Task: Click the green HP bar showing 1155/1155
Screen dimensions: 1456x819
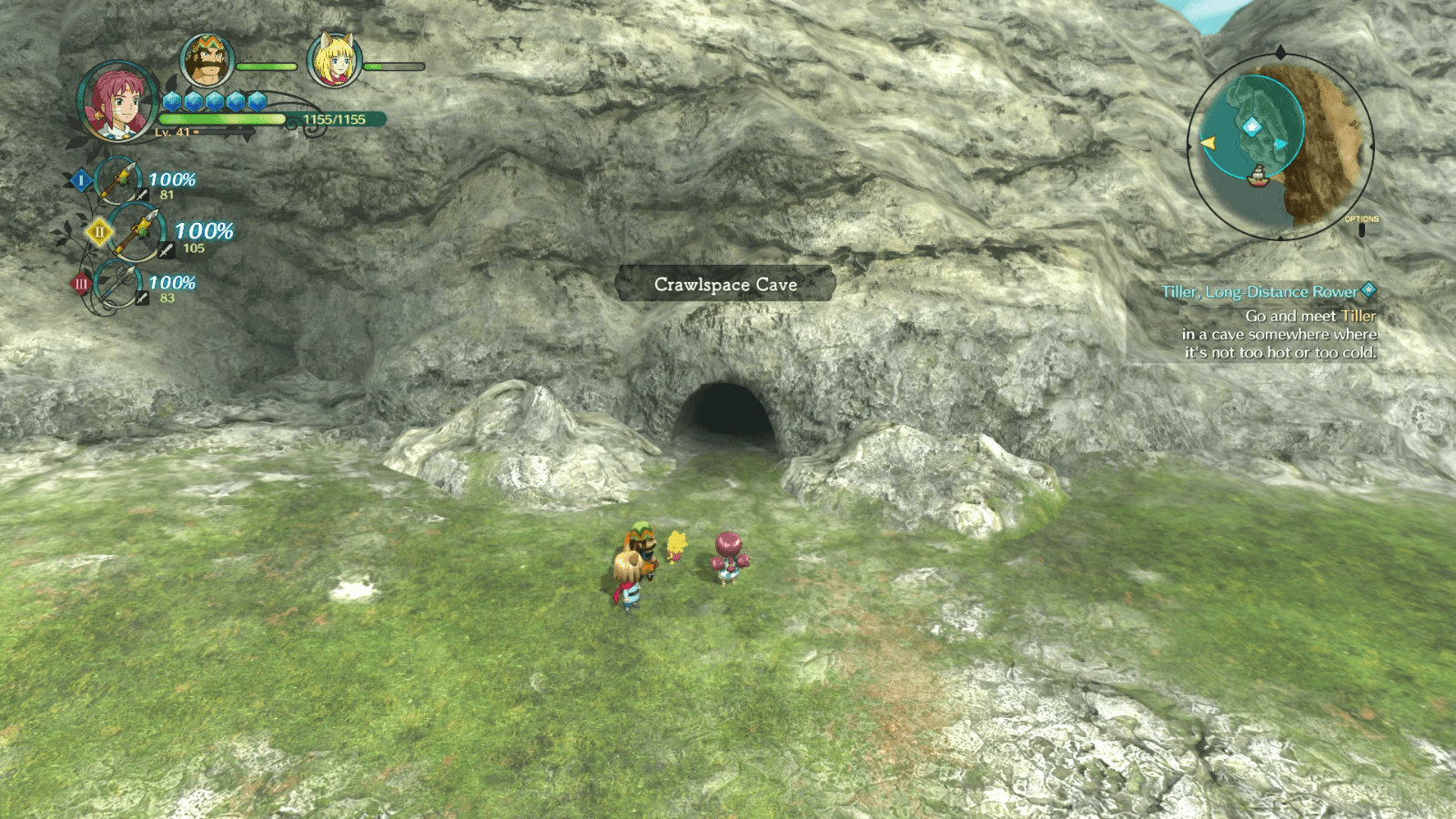Action: [x=222, y=119]
